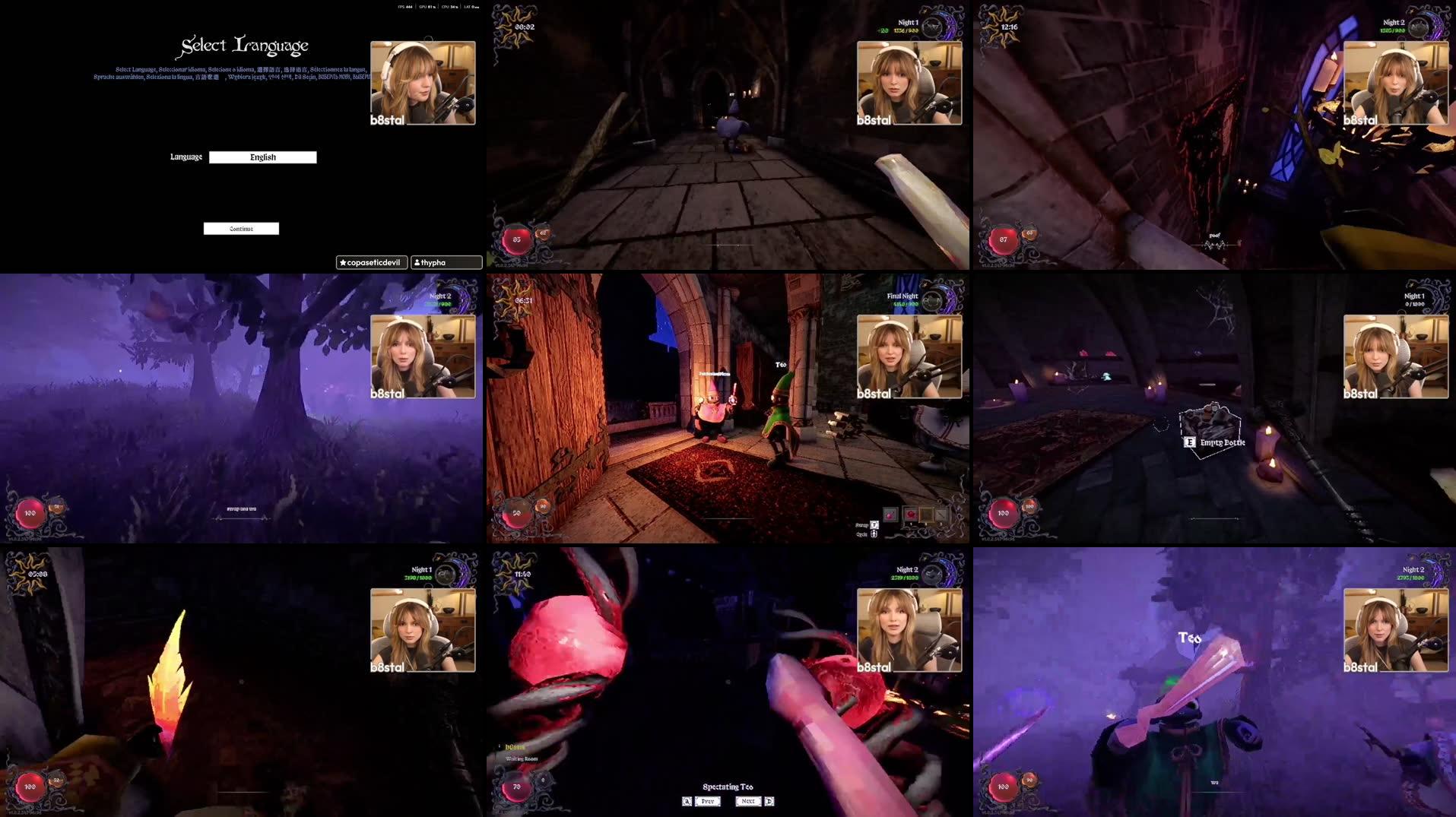
Task: Click the Swap key icon in the inventory bar
Action: tap(874, 525)
